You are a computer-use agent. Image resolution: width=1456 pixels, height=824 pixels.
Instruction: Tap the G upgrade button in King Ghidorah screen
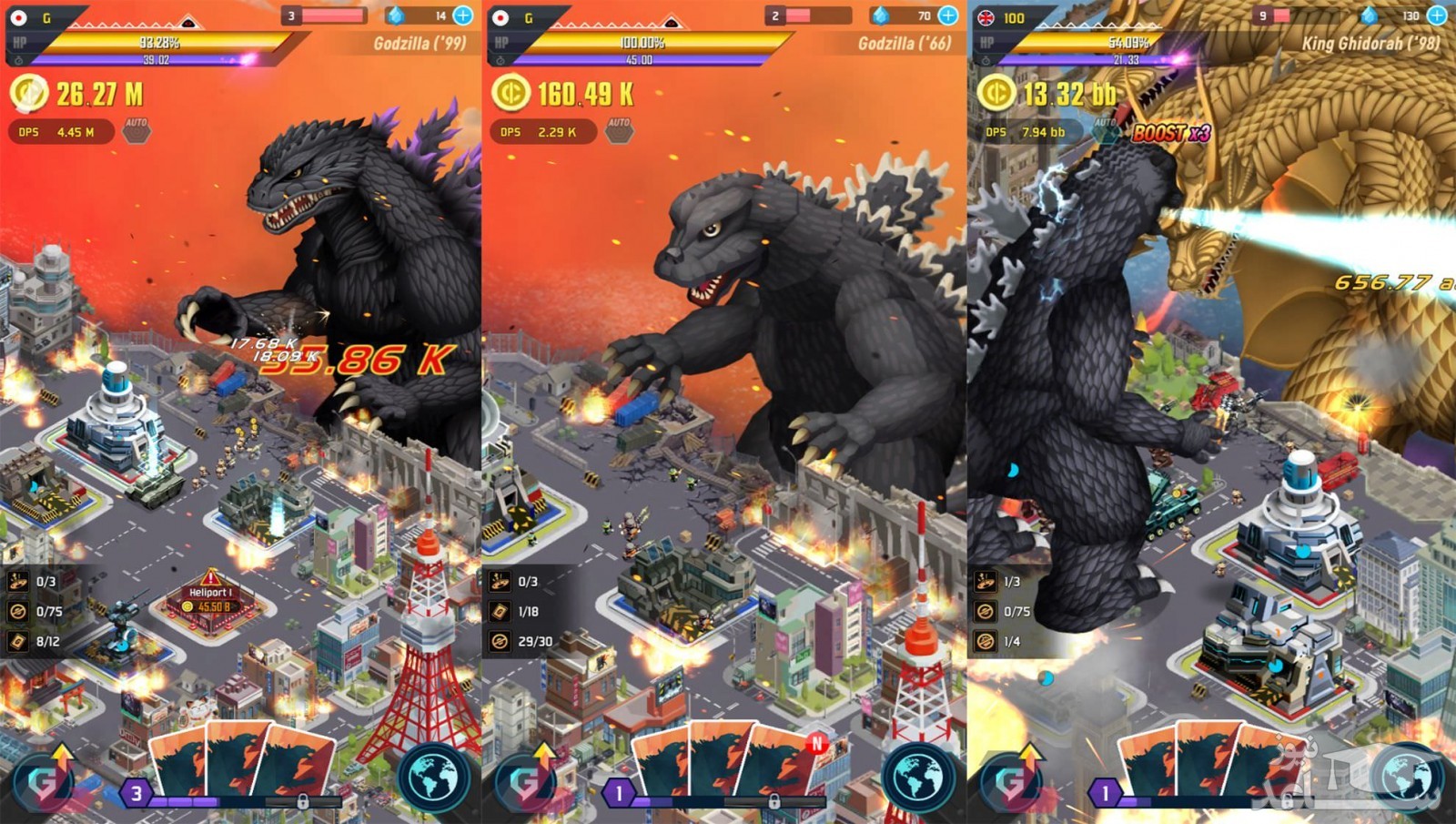tap(1013, 778)
